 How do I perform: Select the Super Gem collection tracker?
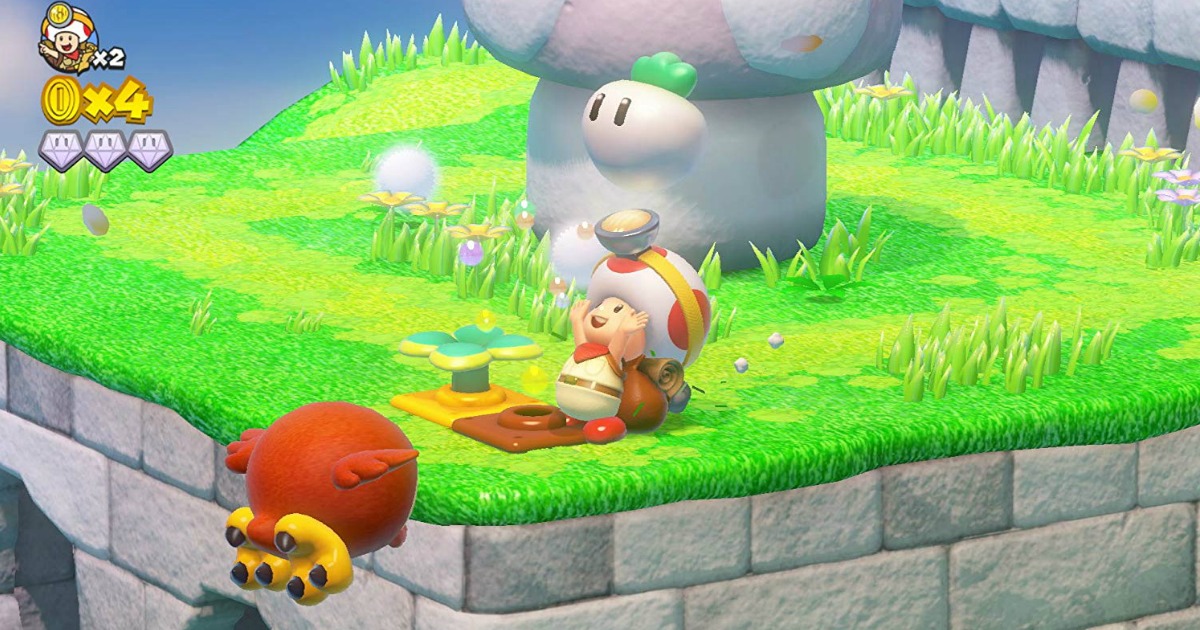tap(105, 150)
